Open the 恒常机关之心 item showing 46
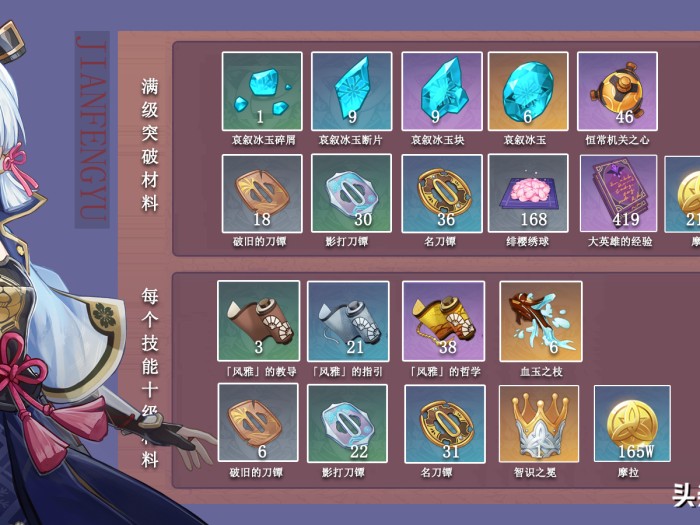 617,92
